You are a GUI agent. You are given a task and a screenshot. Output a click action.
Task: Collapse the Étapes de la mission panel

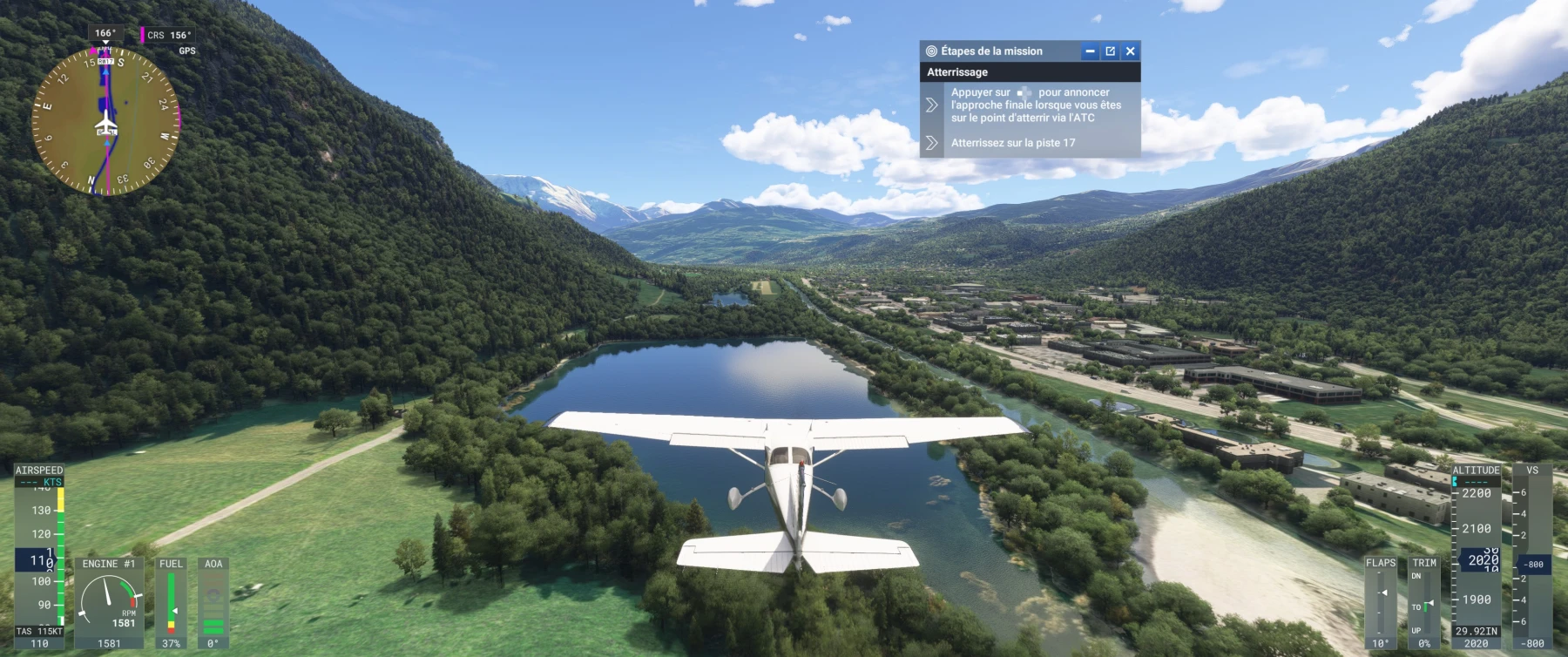tap(1088, 51)
